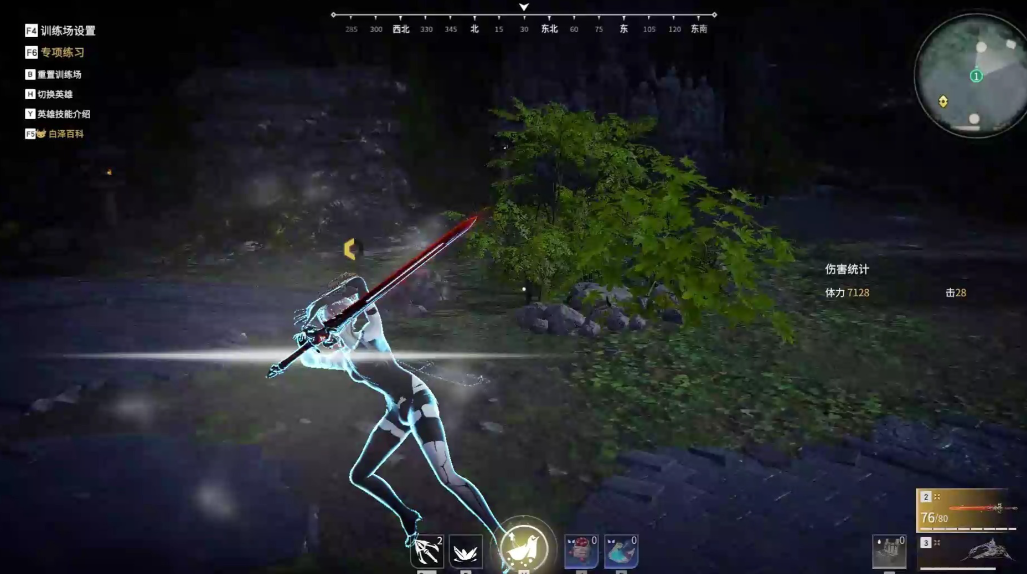Image resolution: width=1027 pixels, height=574 pixels.
Task: Trigger the glowing bird ultimate ability
Action: coord(523,546)
